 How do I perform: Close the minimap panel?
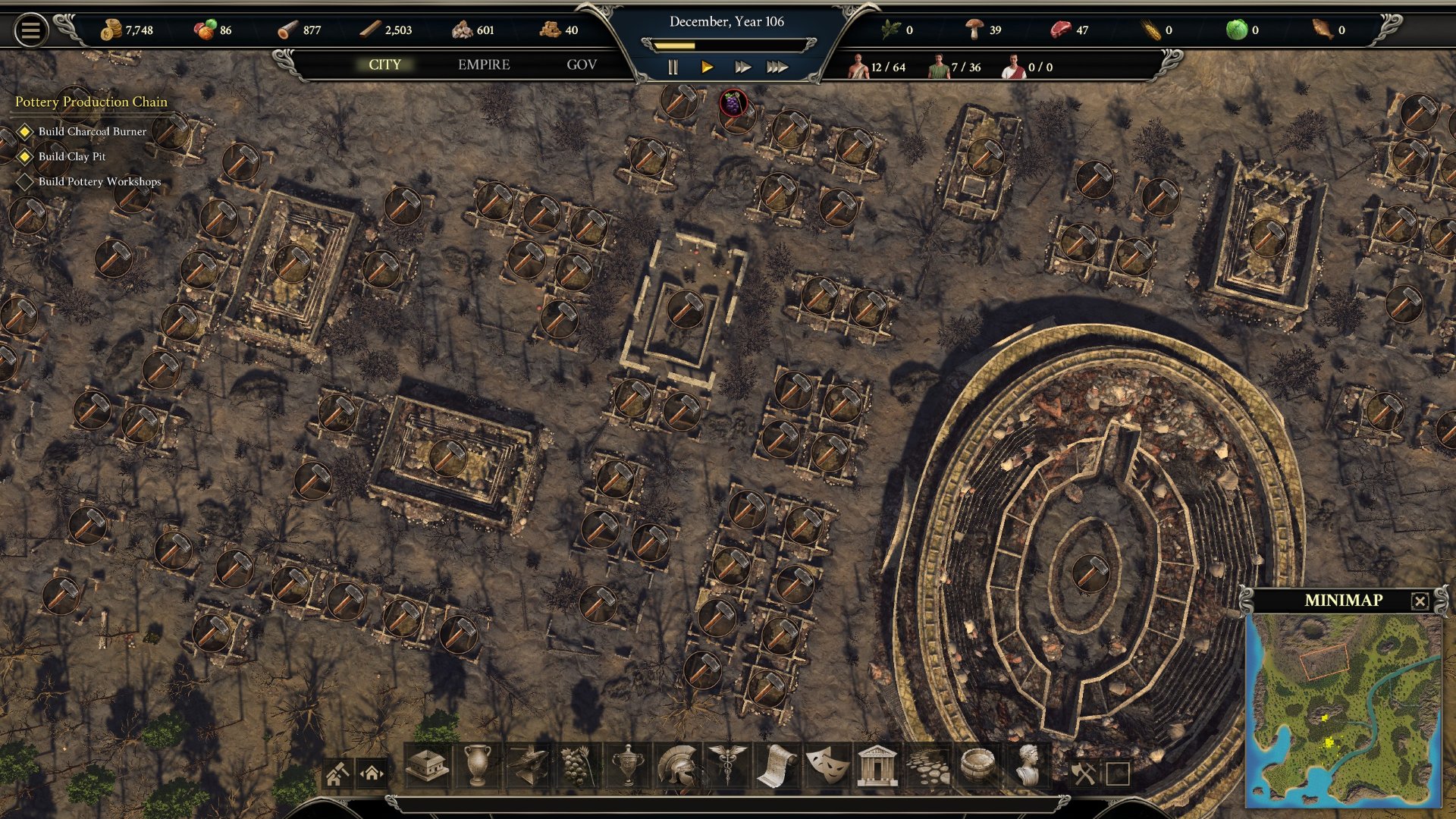[x=1420, y=601]
